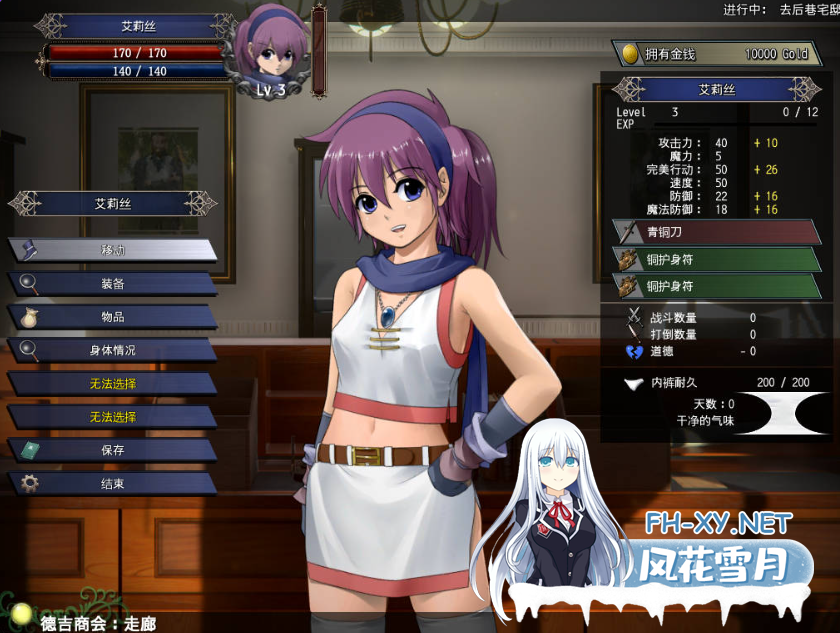Select the 移动 (Move) menu entry
The width and height of the screenshot is (840, 633).
112,250
